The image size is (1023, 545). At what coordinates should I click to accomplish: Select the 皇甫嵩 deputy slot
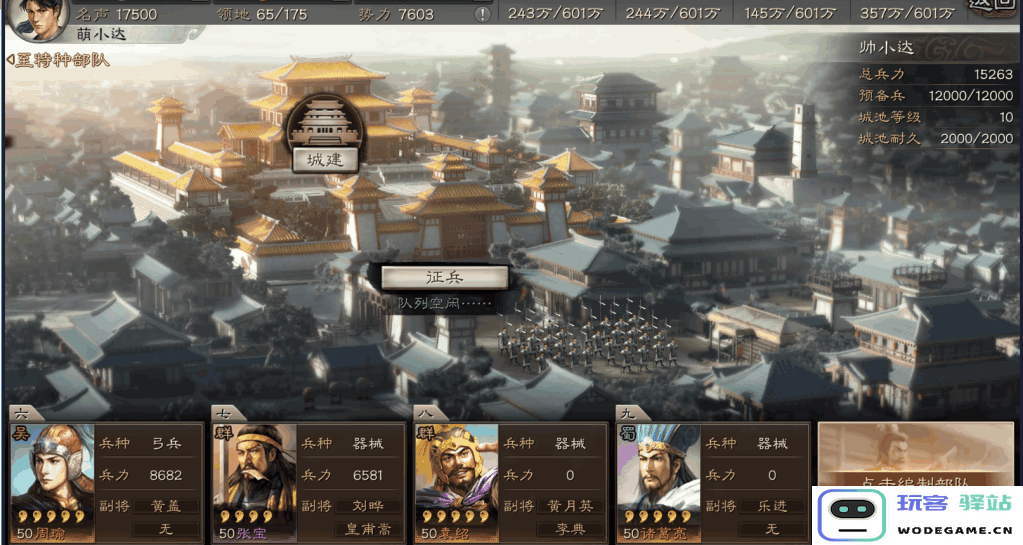[369, 529]
